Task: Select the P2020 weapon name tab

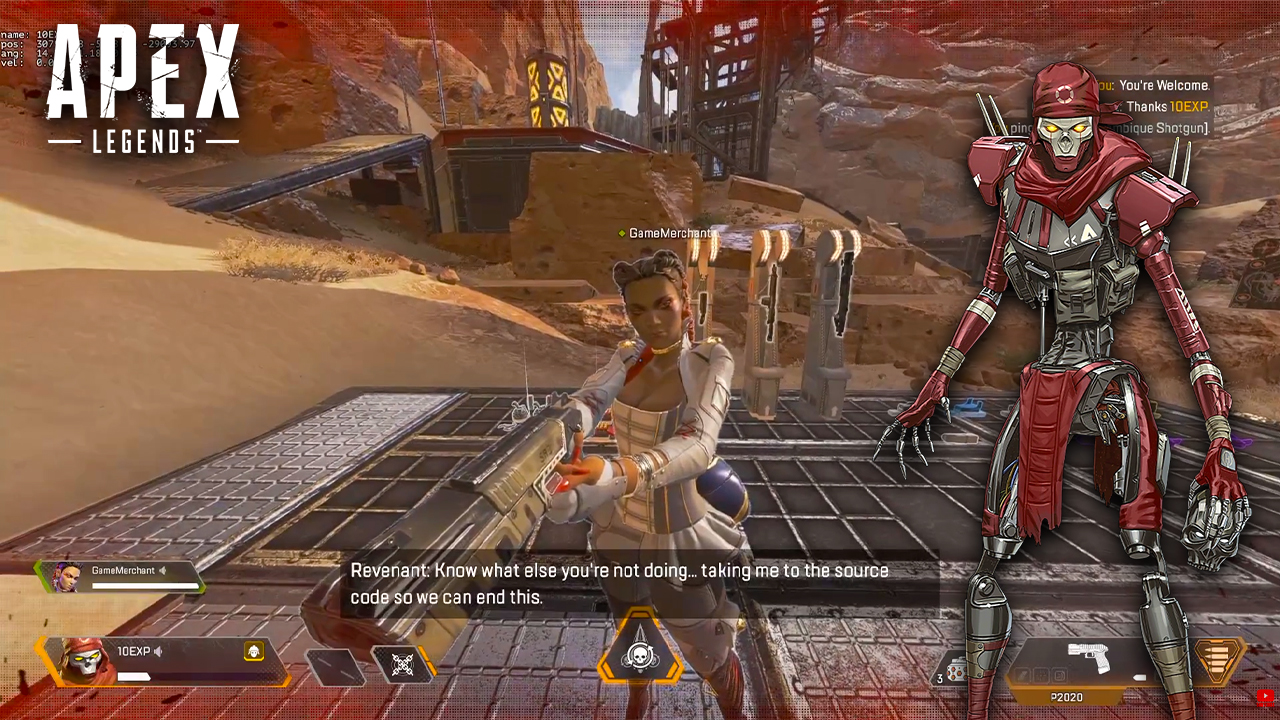Action: click(x=1066, y=697)
